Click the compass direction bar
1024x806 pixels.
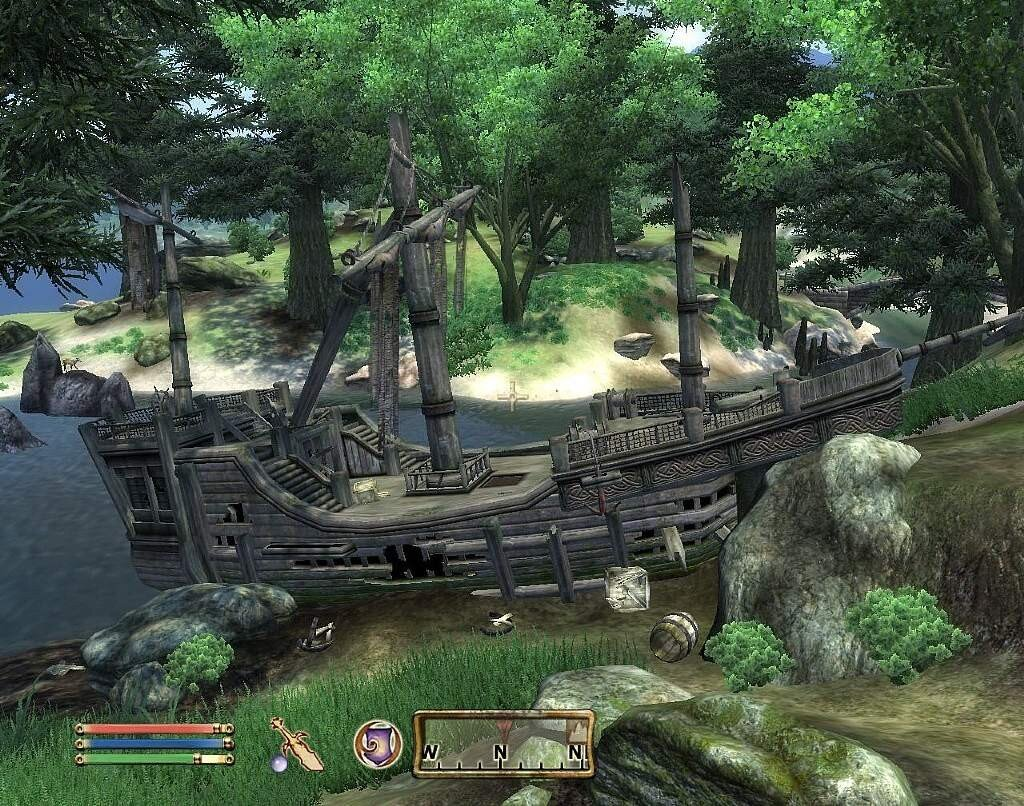[x=503, y=744]
